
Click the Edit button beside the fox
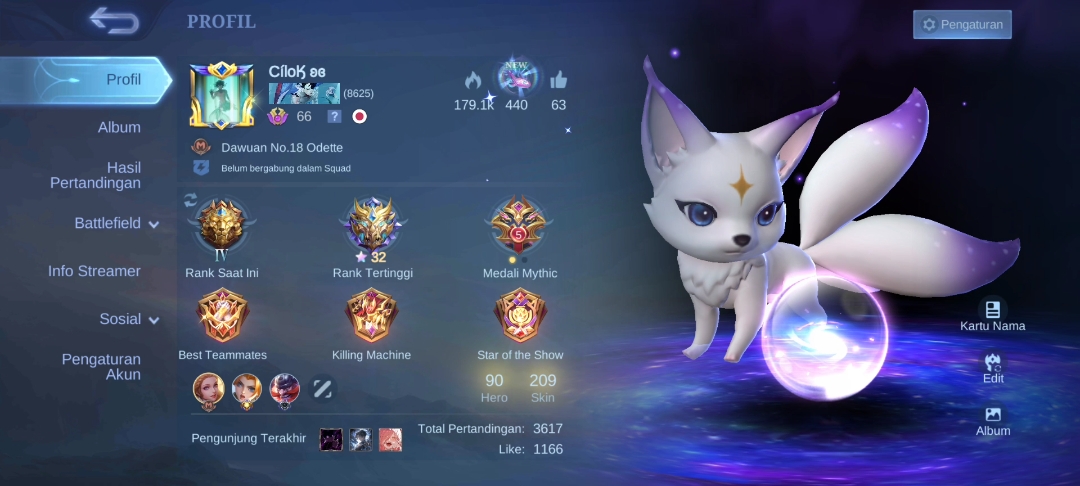pyautogui.click(x=993, y=368)
